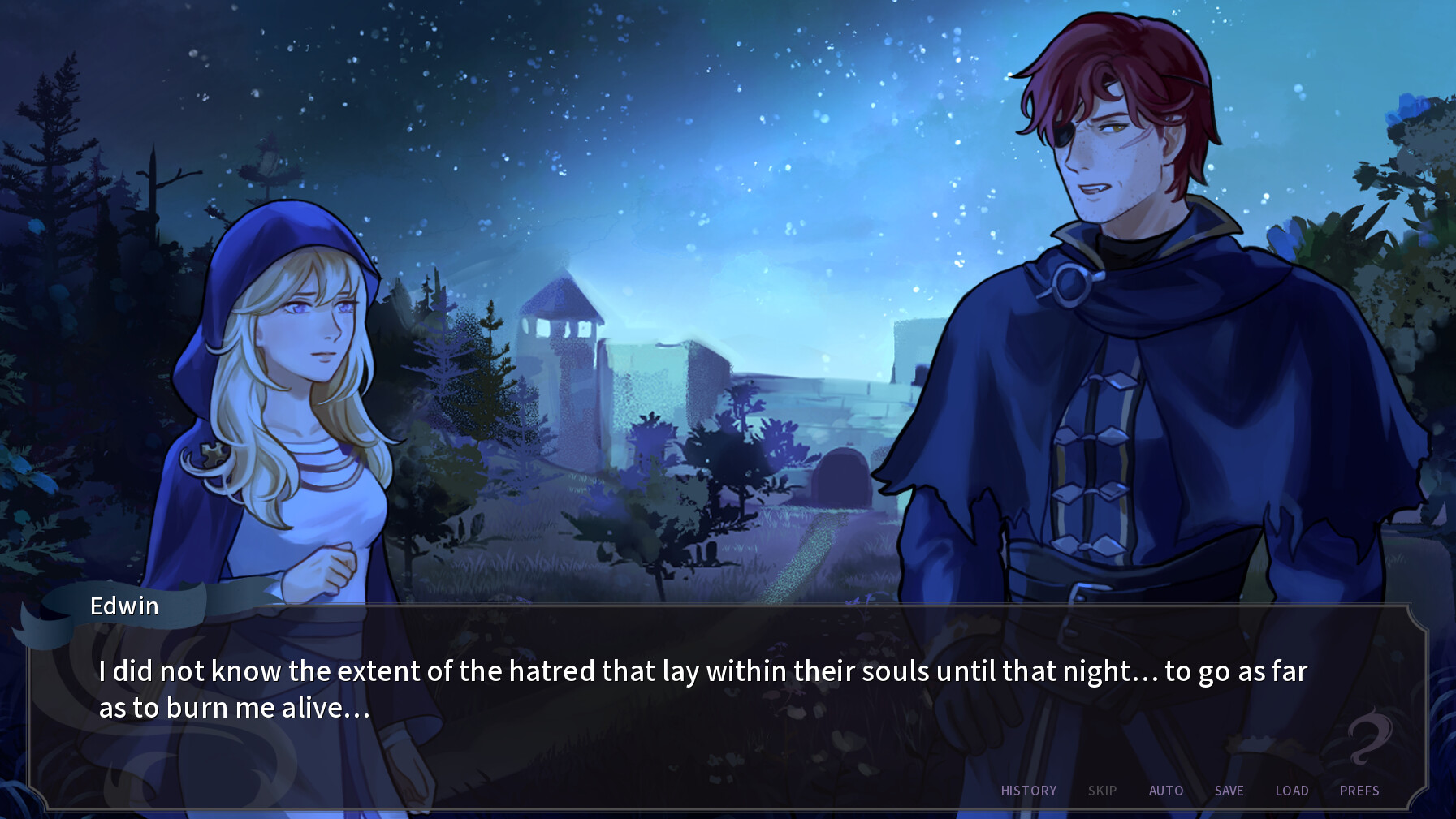Activate the Skip button
This screenshot has height=819, width=1456.
pyautogui.click(x=1102, y=791)
